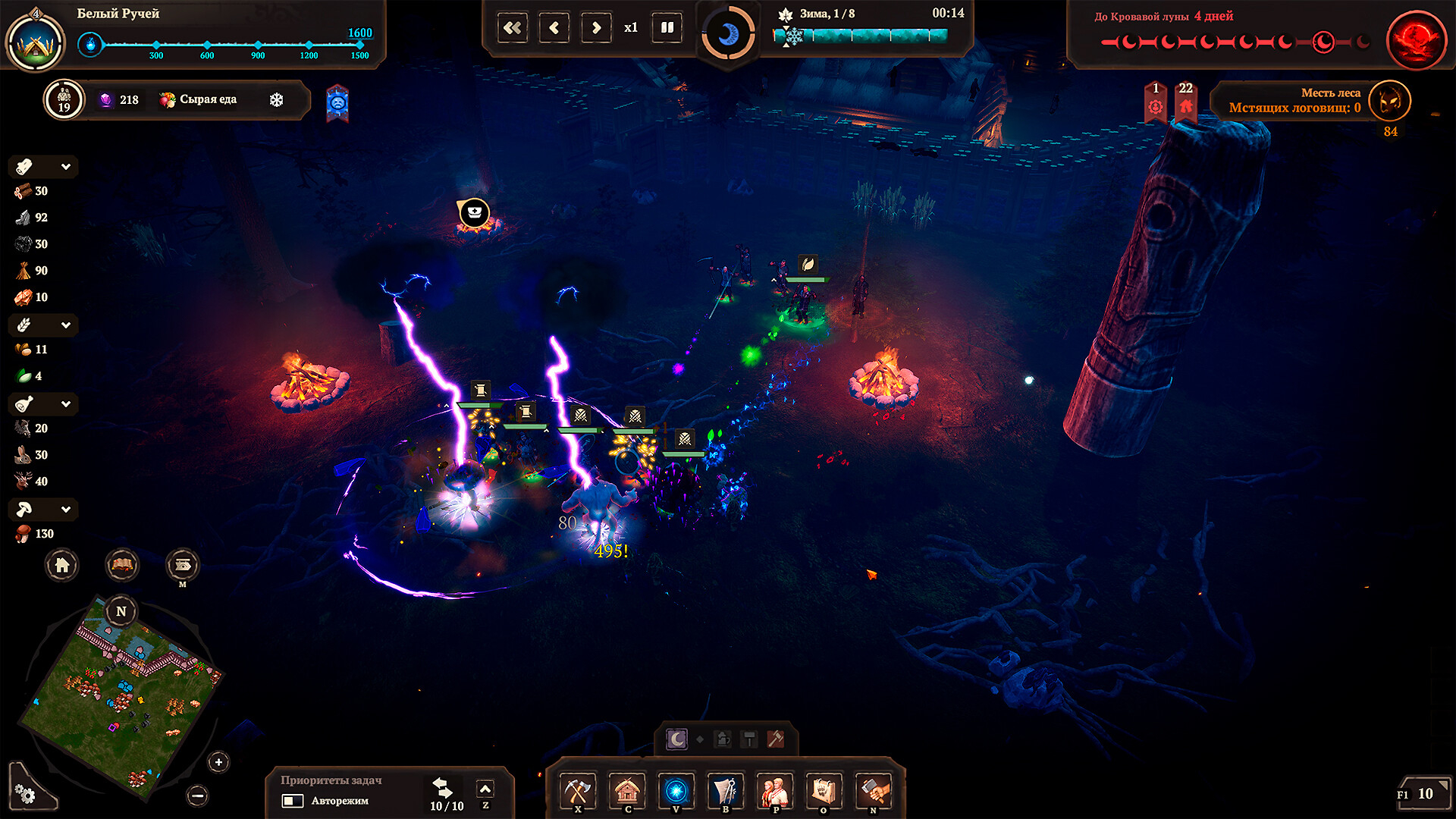This screenshot has width=1456, height=819.
Task: Select the night crescent moon mode icon
Action: coord(676,739)
